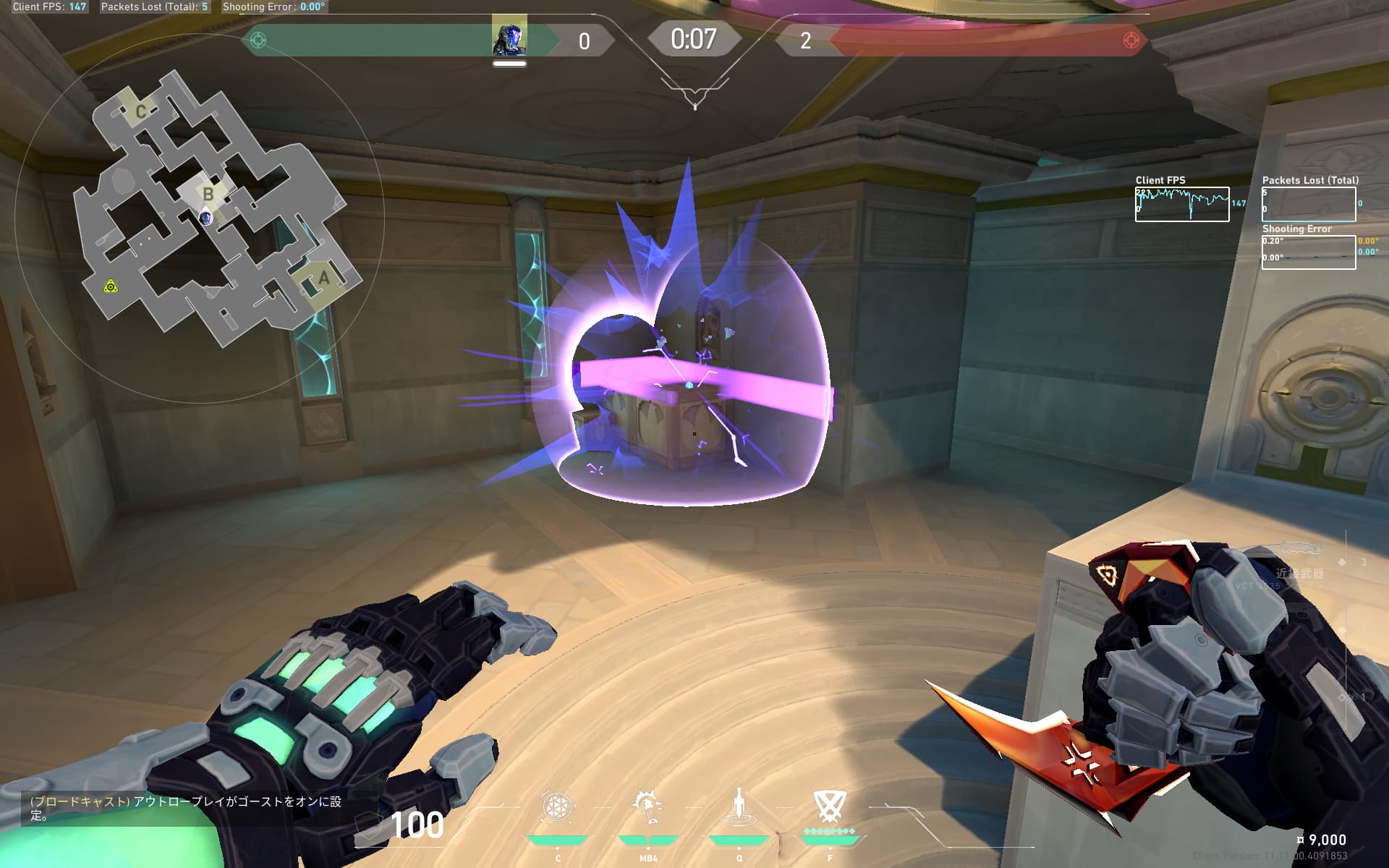This screenshot has height=868, width=1389.
Task: Activate the spiked fist ability
Action: click(648, 806)
